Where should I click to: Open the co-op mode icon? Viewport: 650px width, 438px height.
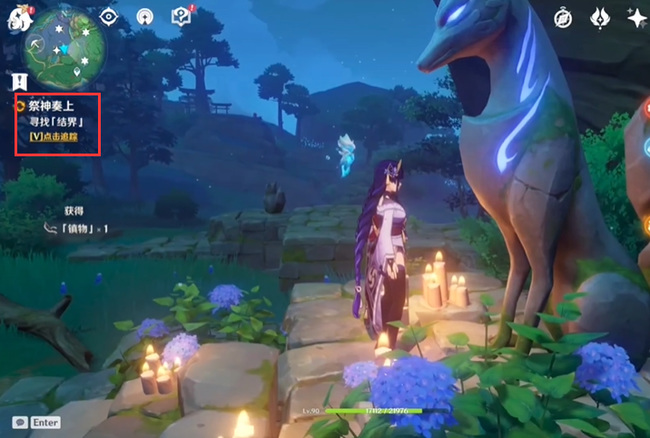click(145, 16)
